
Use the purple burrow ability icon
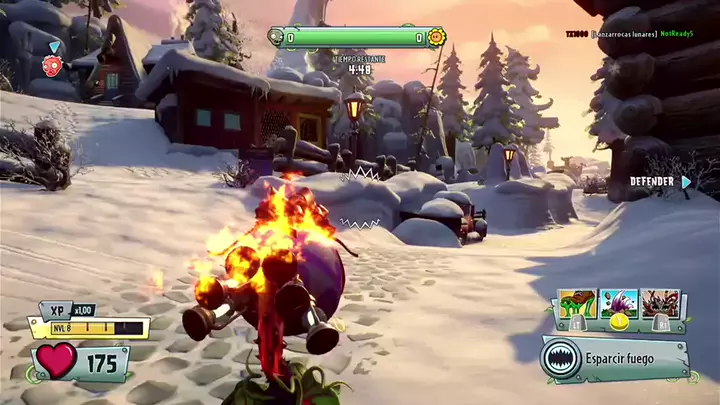[x=619, y=304]
